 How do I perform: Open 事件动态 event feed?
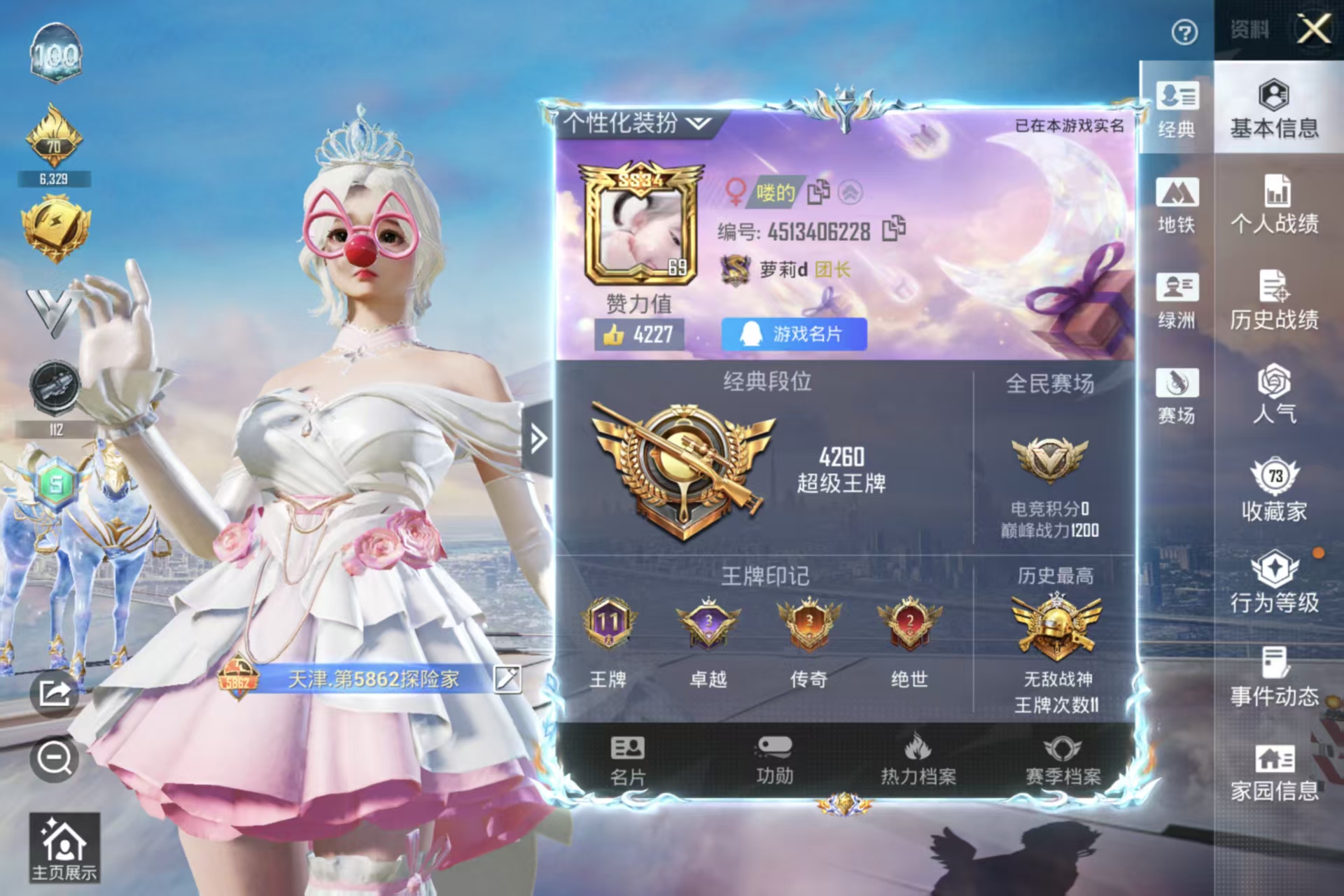1274,676
